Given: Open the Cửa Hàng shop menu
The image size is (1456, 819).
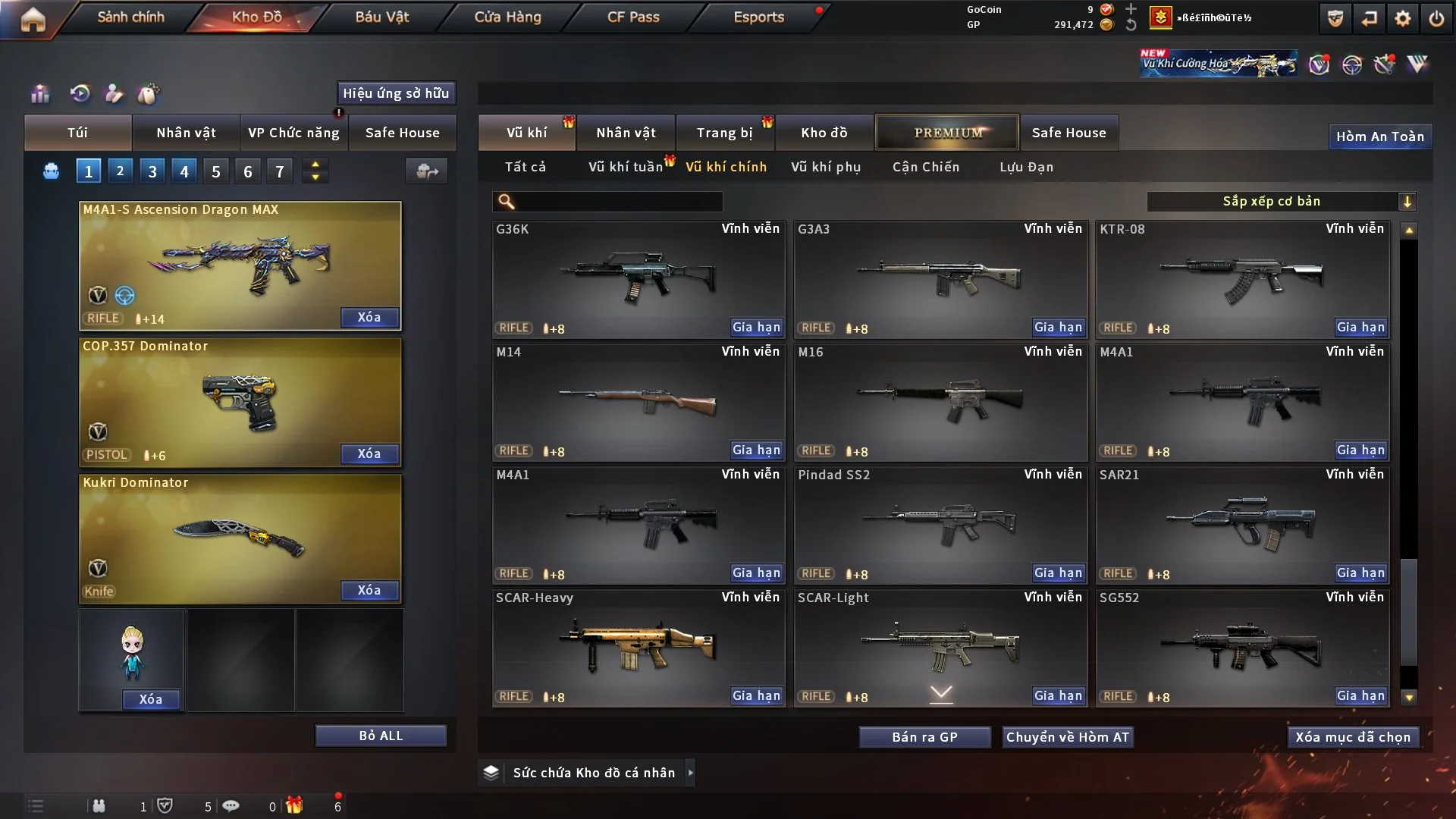Looking at the screenshot, I should (x=507, y=17).
